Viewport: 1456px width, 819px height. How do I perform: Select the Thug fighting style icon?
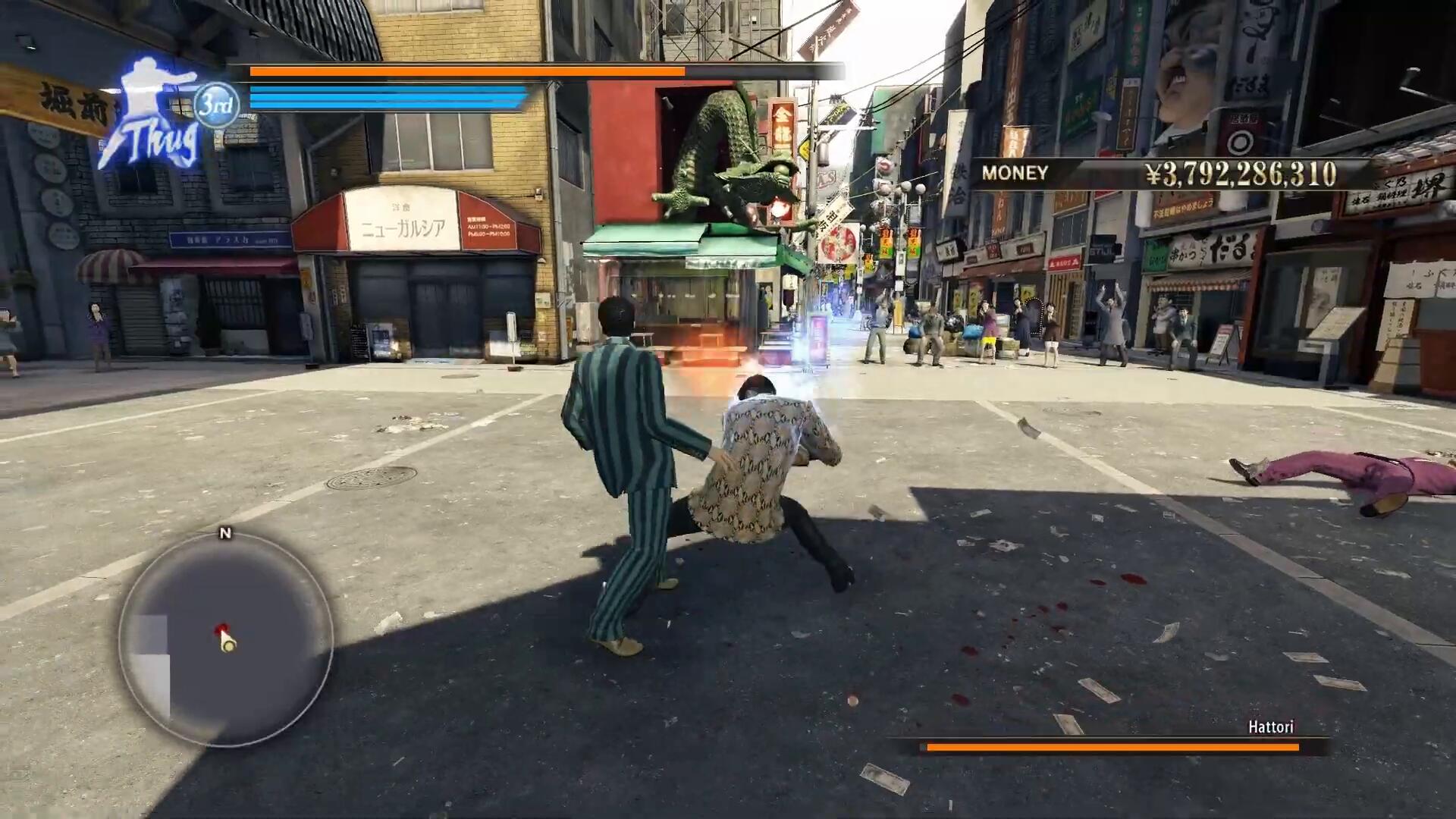tap(152, 114)
